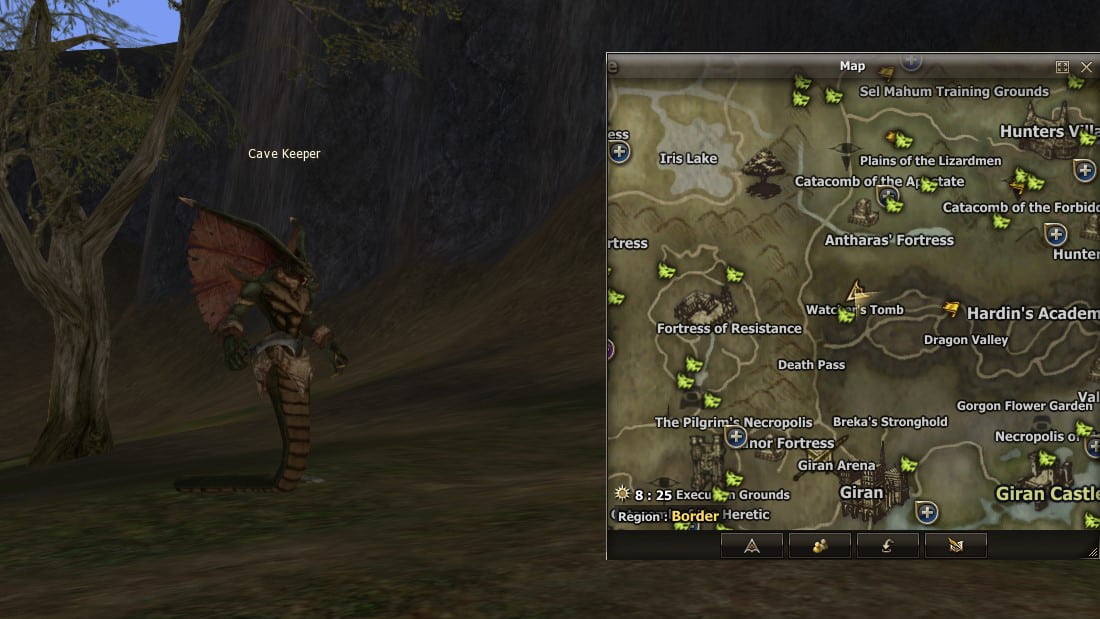The height and width of the screenshot is (619, 1100).
Task: Click the Giran Arena crossed-swords icon
Action: pyautogui.click(x=820, y=455)
